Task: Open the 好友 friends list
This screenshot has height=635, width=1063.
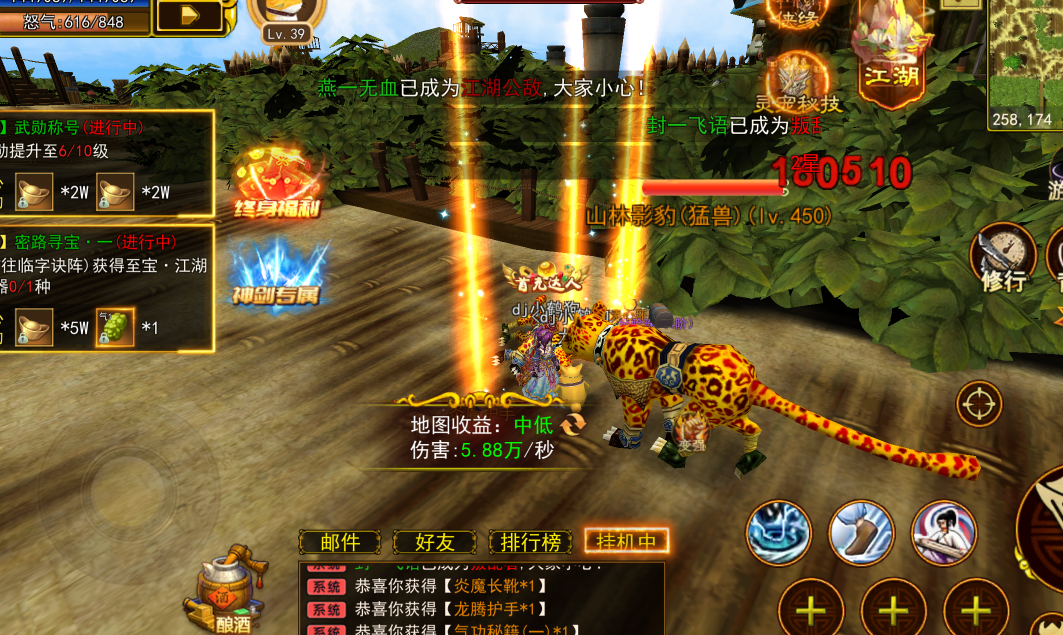Action: click(x=434, y=542)
